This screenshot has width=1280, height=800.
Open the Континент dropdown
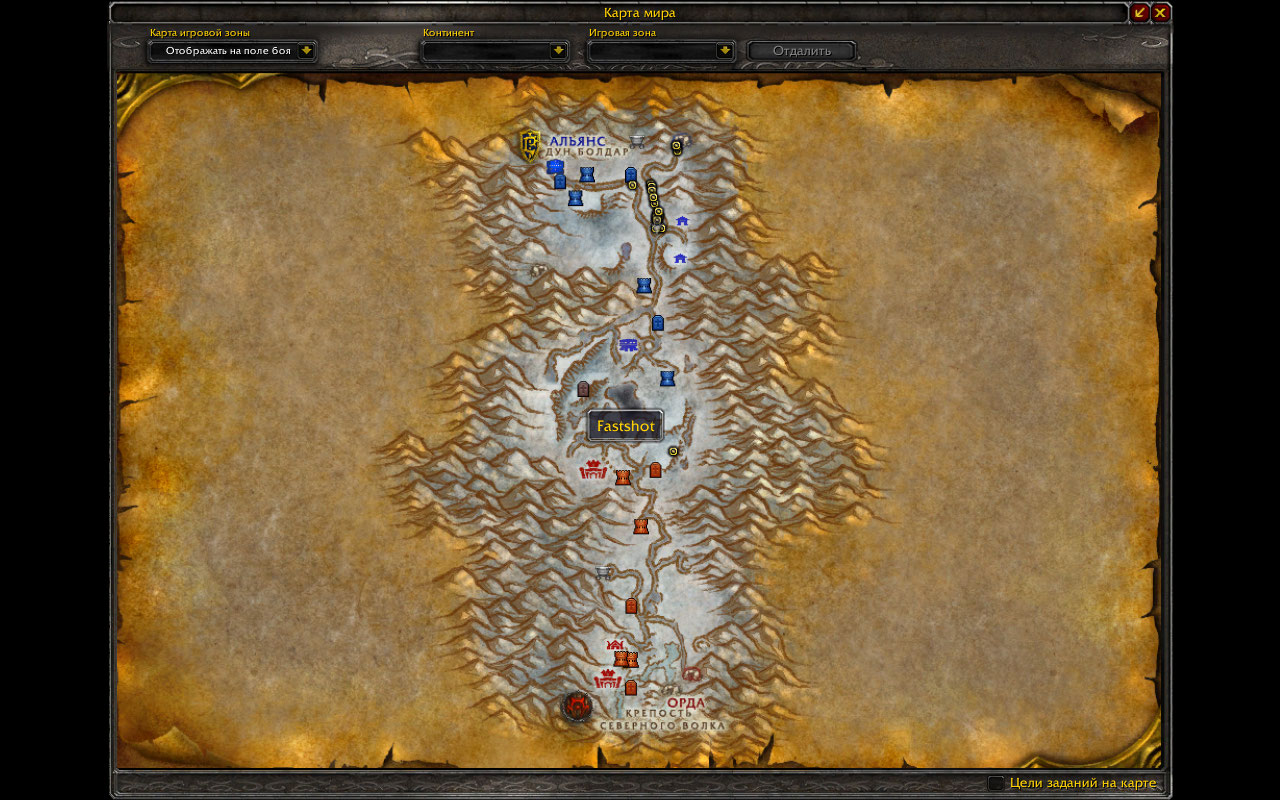point(558,50)
